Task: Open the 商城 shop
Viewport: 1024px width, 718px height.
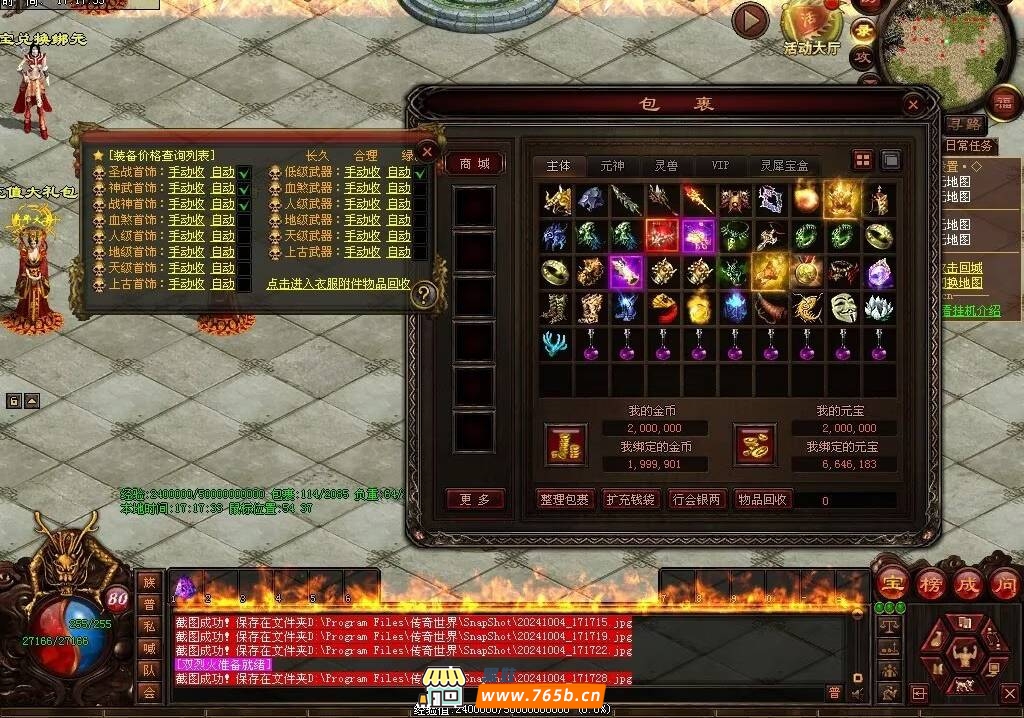Action: (x=474, y=164)
